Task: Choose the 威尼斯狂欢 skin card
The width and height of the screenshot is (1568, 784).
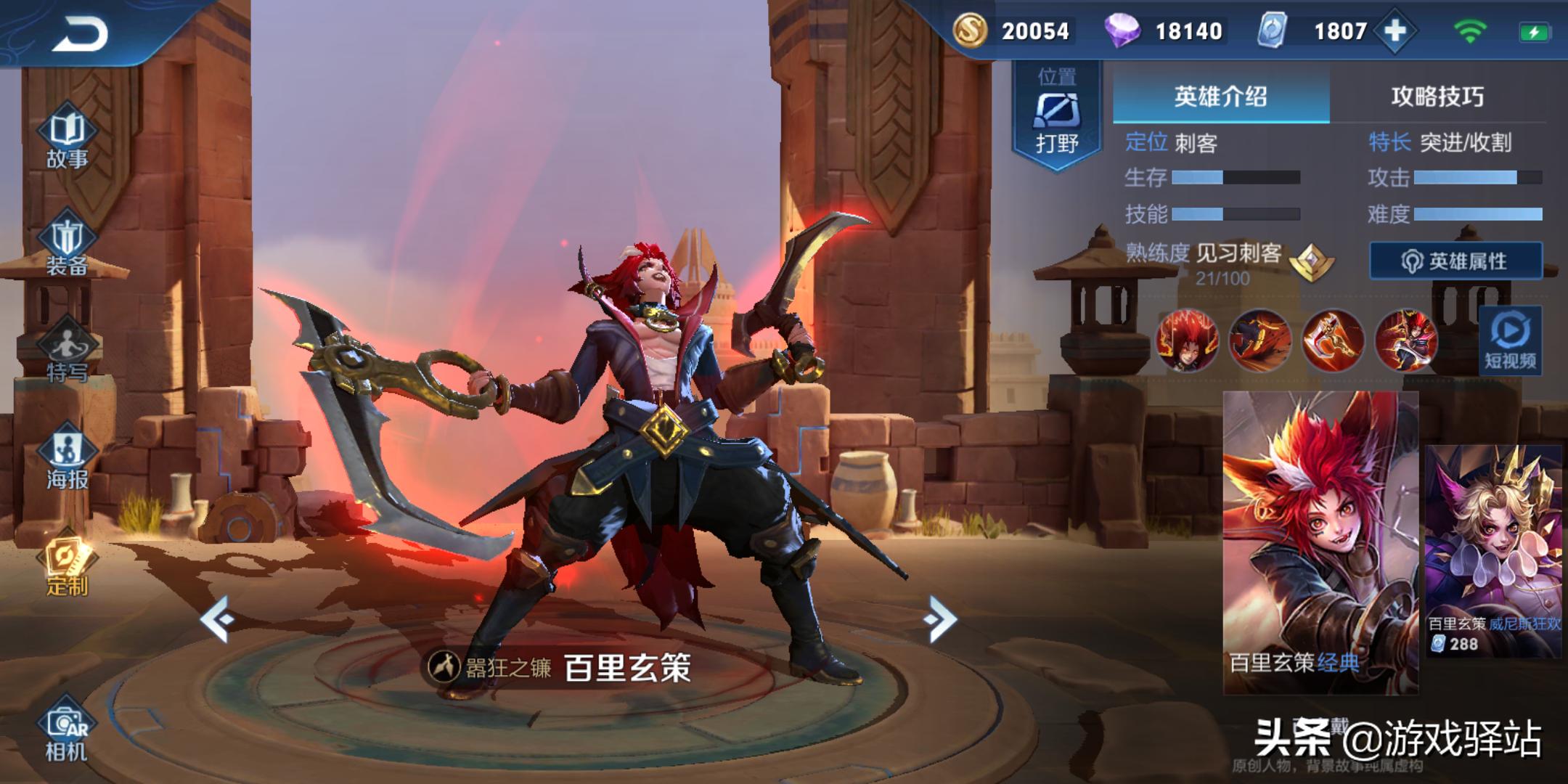Action: pyautogui.click(x=1494, y=552)
